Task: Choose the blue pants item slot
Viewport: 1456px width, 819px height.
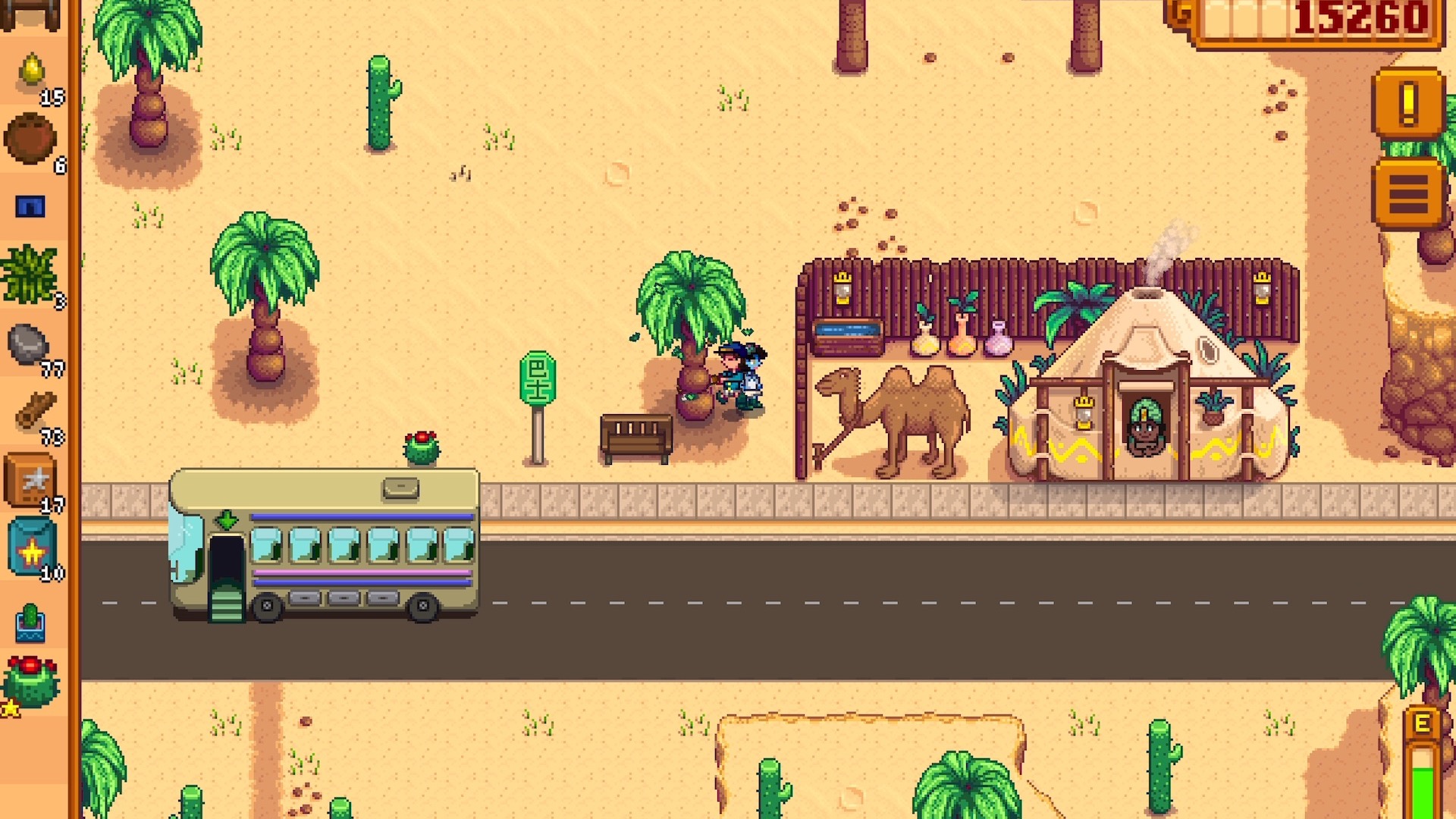Action: coord(30,206)
